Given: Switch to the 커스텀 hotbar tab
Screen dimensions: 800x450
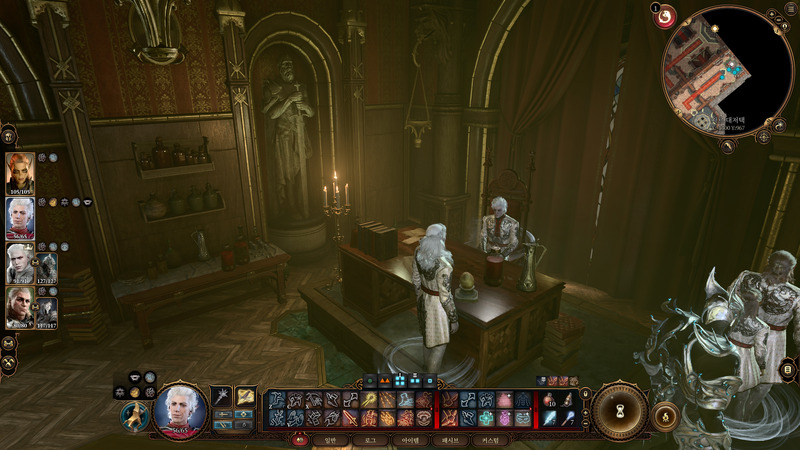Looking at the screenshot, I should pyautogui.click(x=491, y=439).
